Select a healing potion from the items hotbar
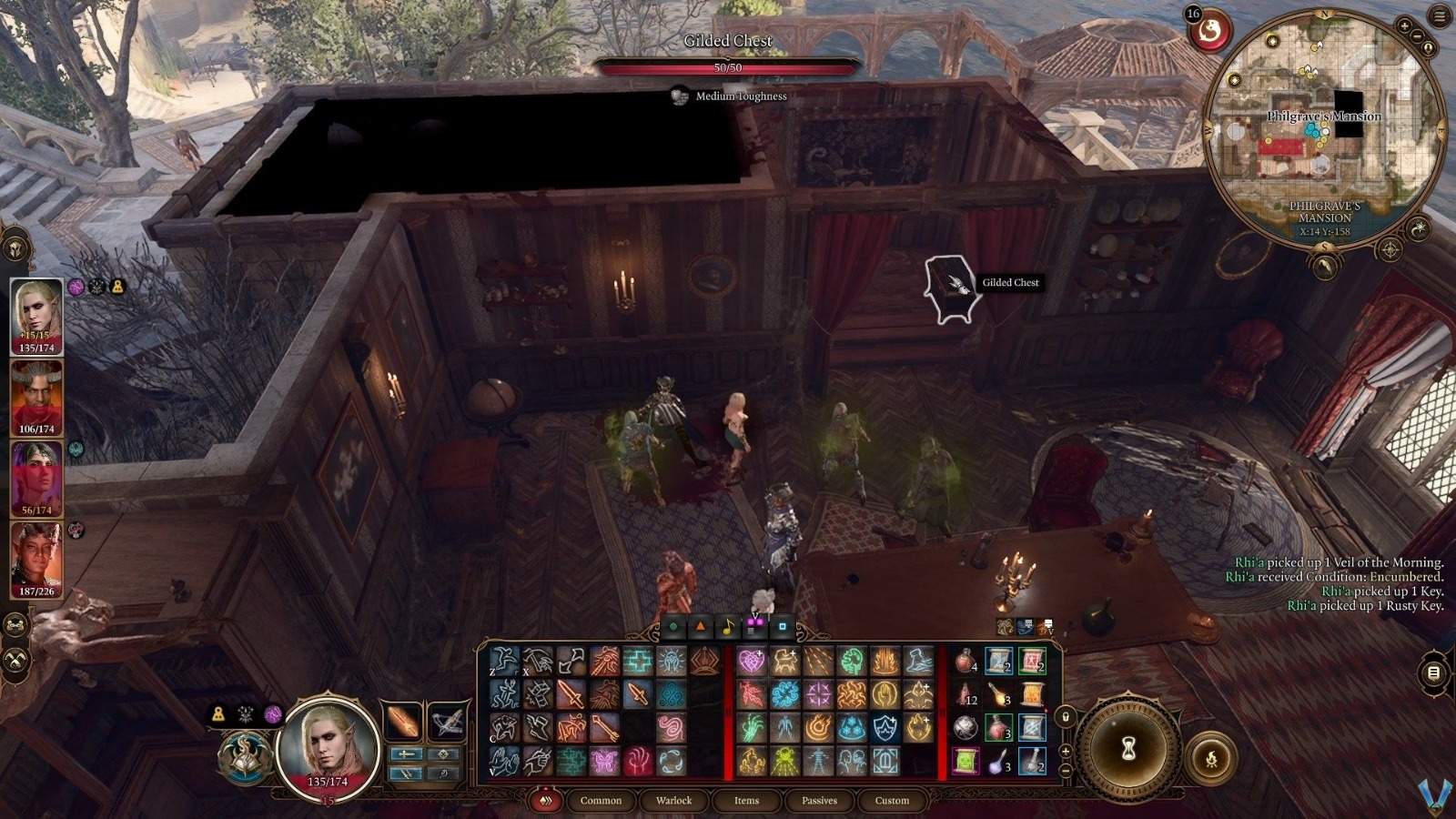 click(x=966, y=661)
